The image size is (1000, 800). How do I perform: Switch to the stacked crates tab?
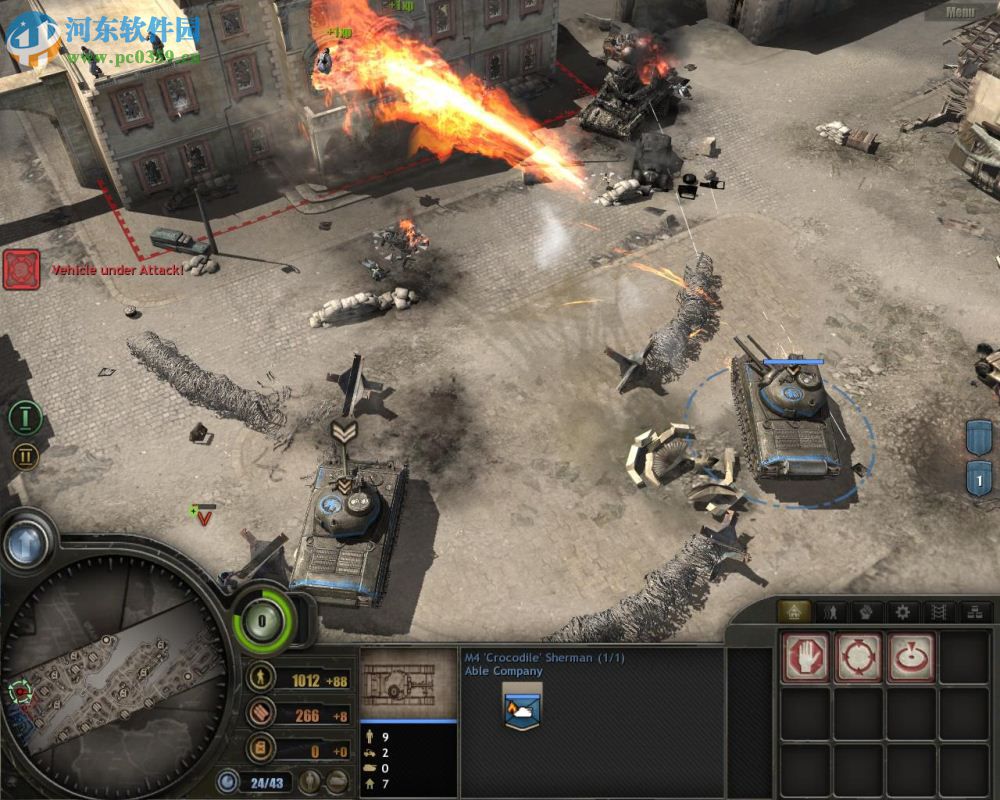(x=975, y=611)
